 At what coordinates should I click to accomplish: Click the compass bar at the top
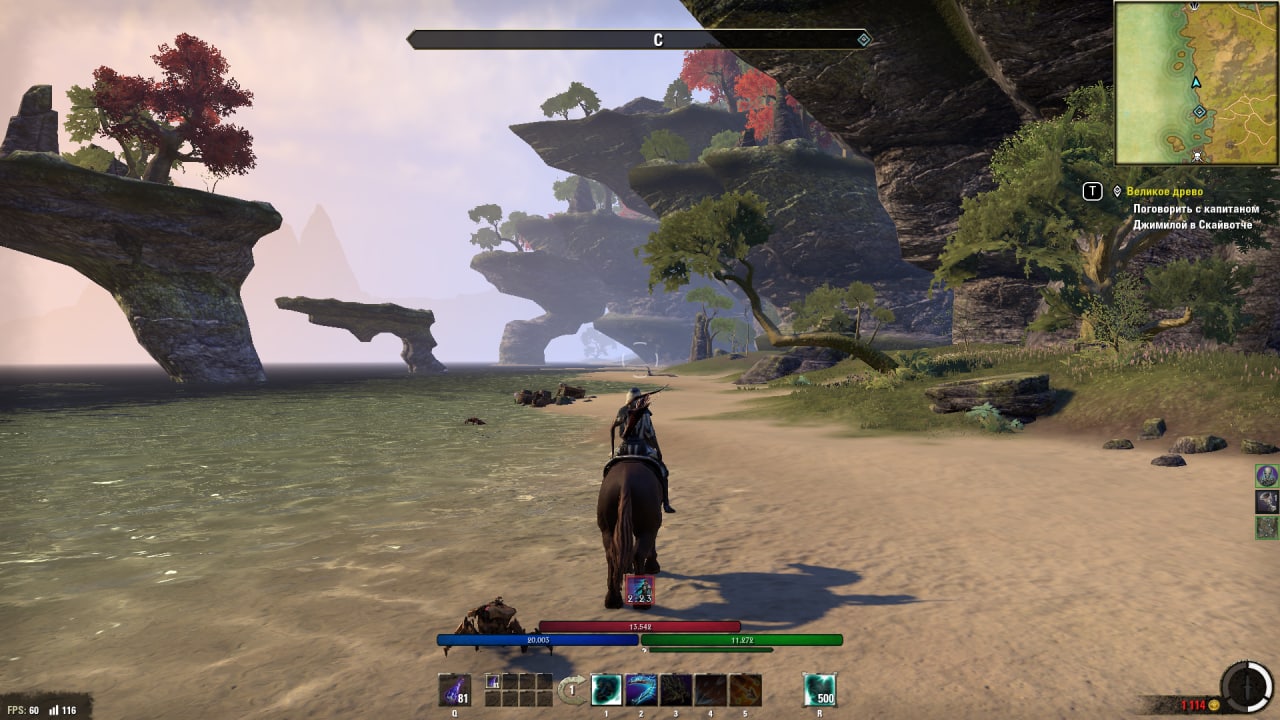pyautogui.click(x=640, y=40)
